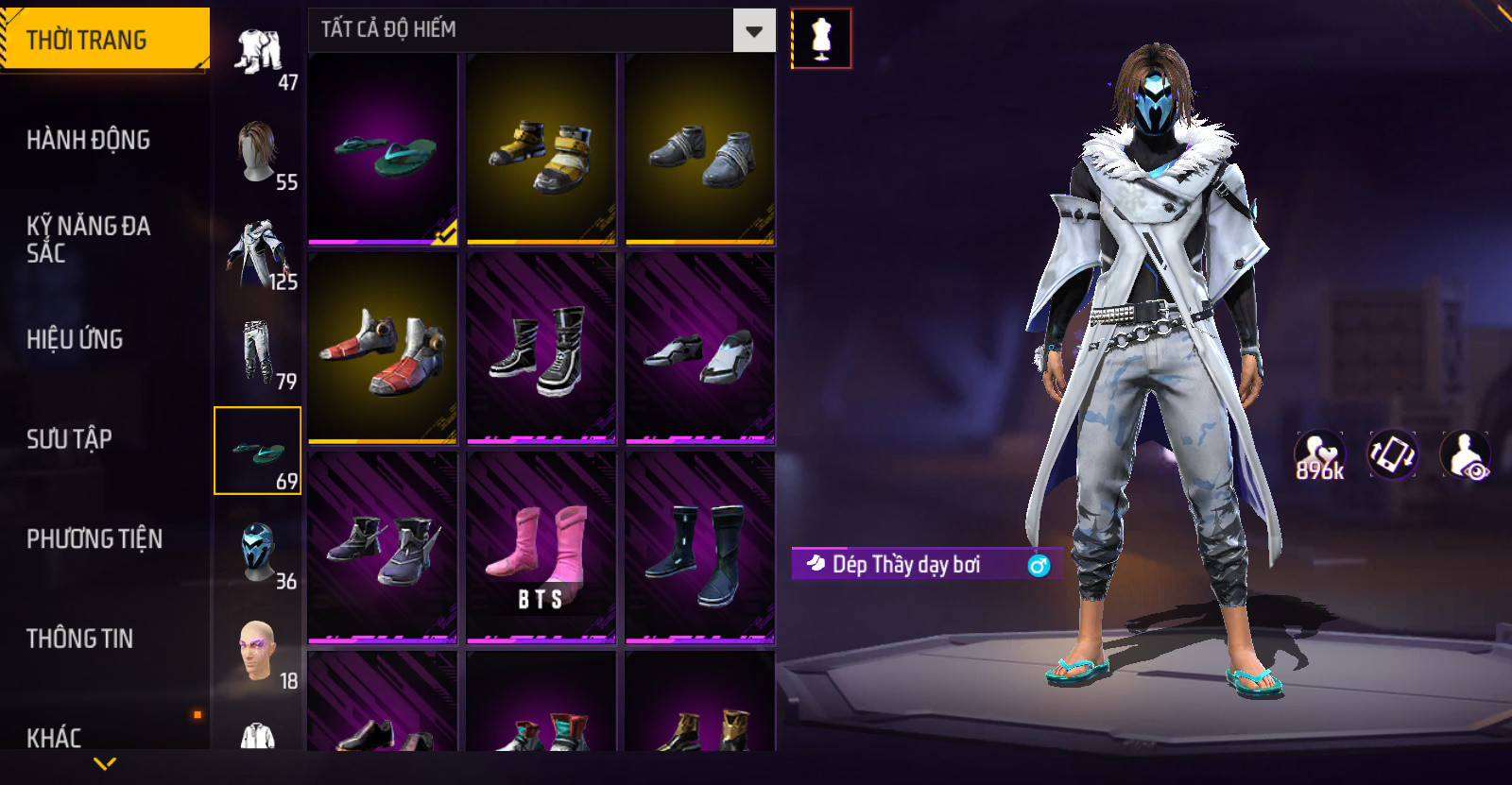Select the face paint category
This screenshot has width=1512, height=785.
(258, 651)
